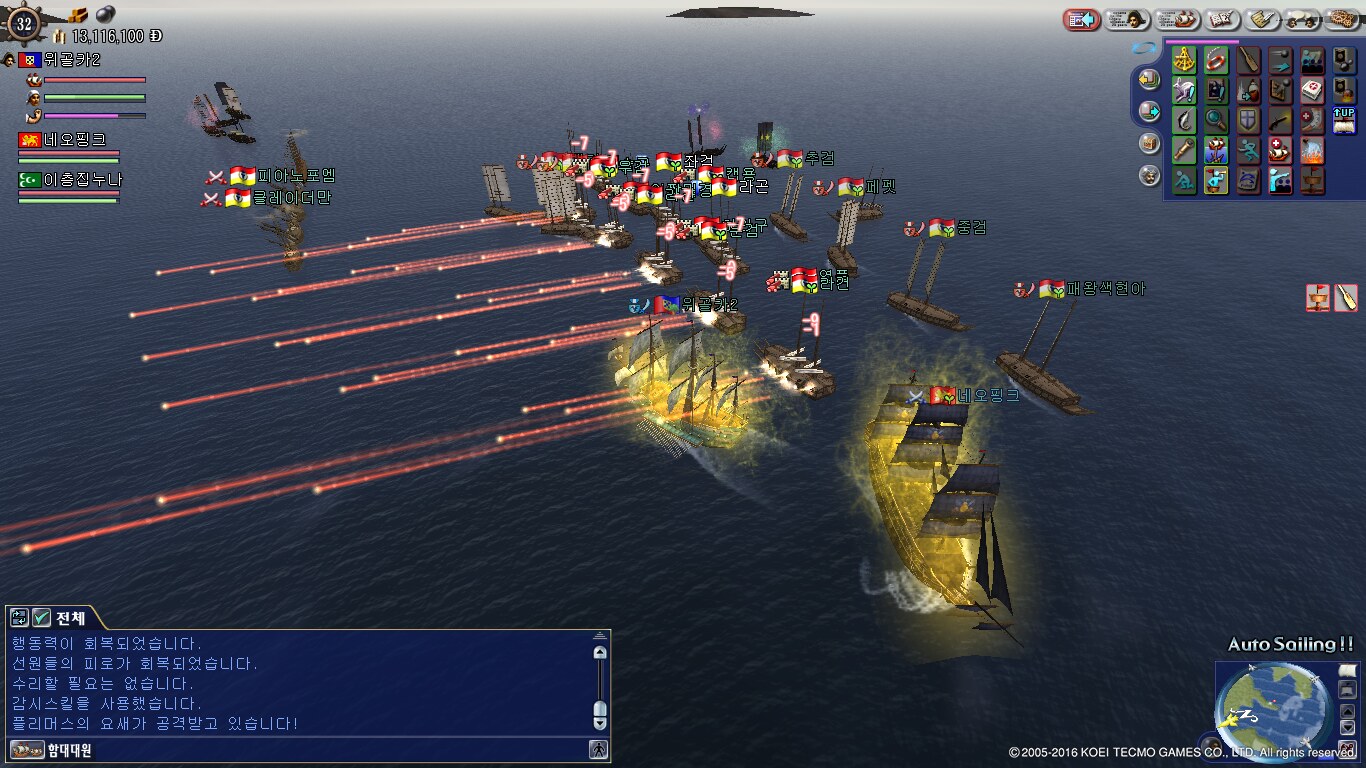Click the red window-toggle arrow button
This screenshot has height=768, width=1366.
(1081, 19)
